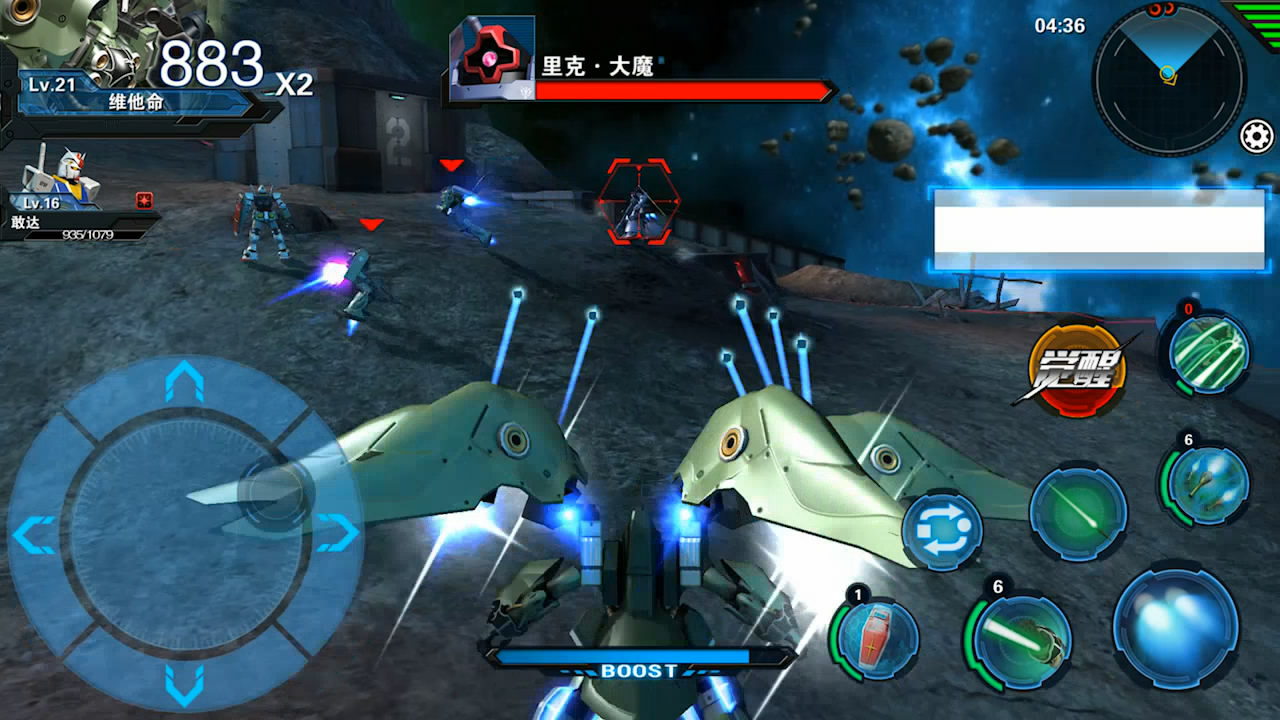
Task: Move right with the virtual joystick arrow
Action: [x=338, y=533]
